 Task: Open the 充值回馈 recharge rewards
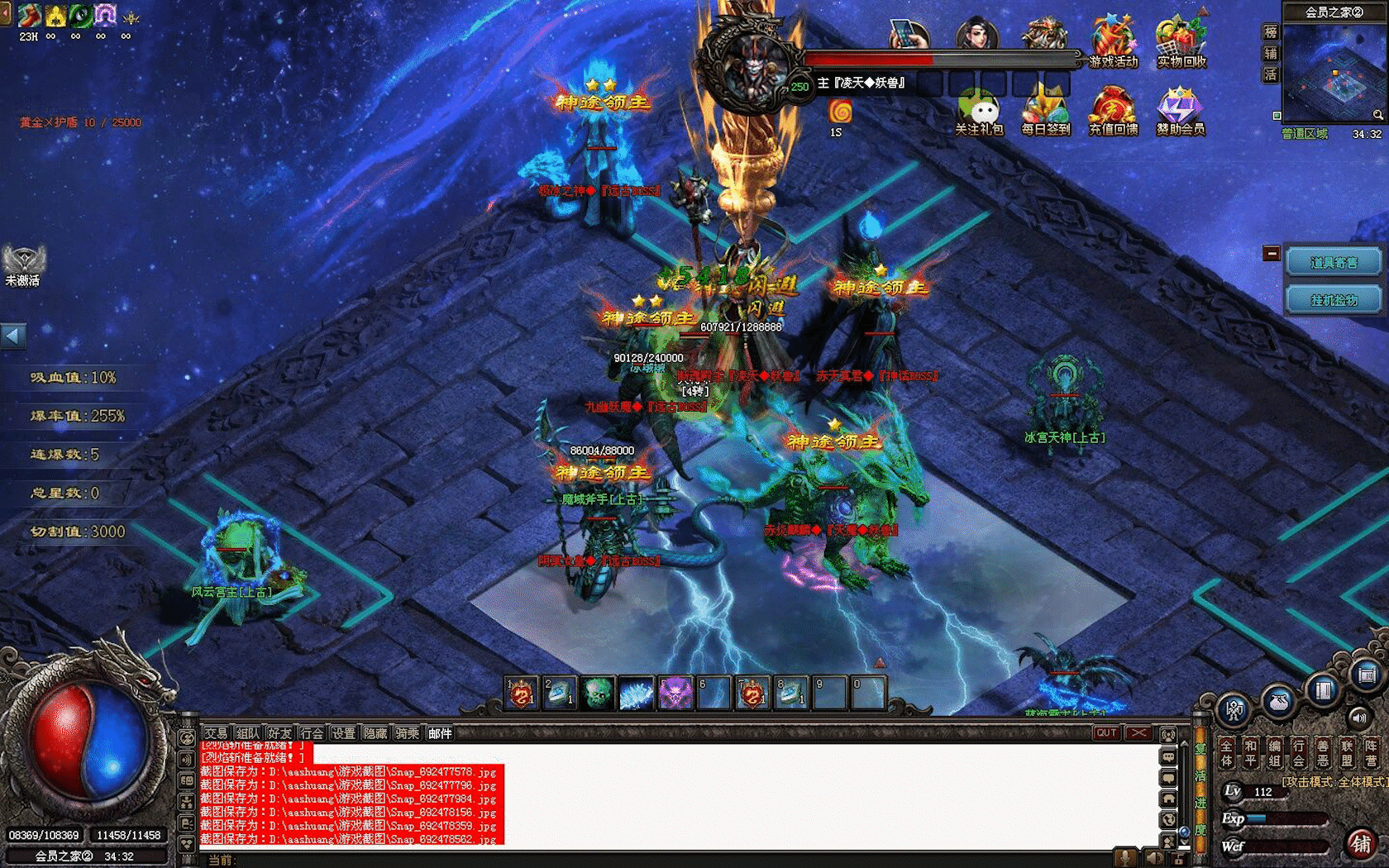click(x=1113, y=110)
